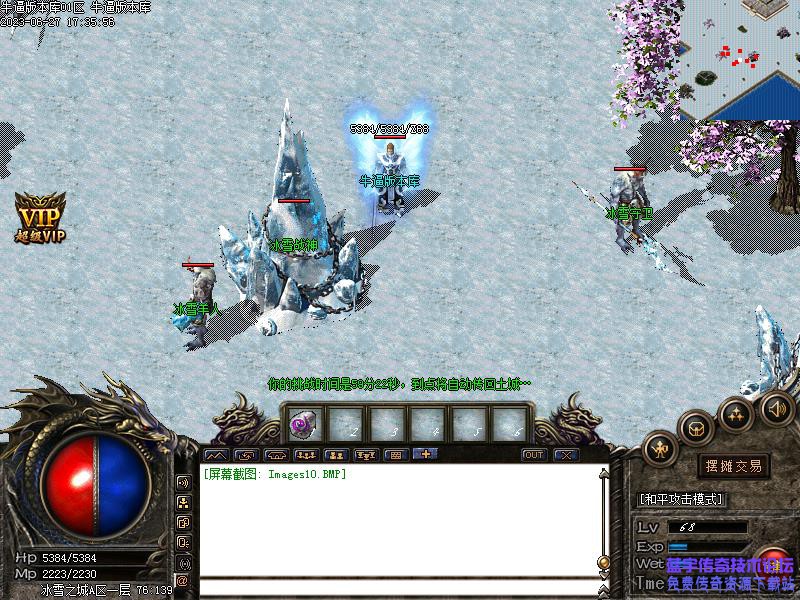This screenshot has height=600, width=800.
Task: Open the skills icon with three stars
Action: pos(737,413)
